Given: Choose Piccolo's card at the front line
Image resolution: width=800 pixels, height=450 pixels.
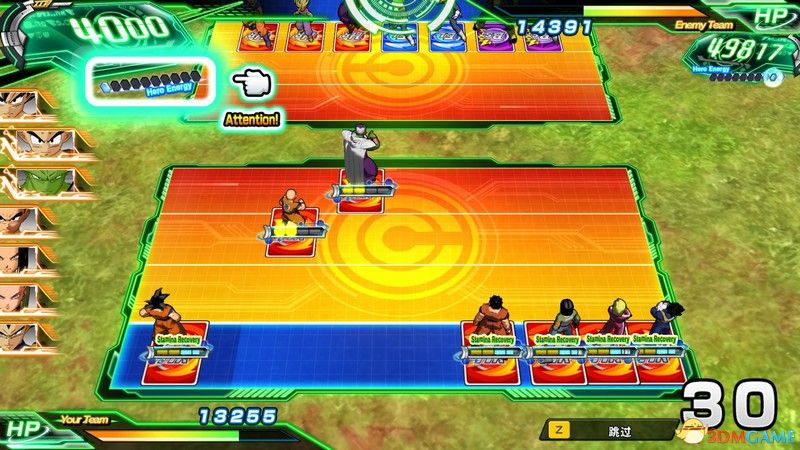Looking at the screenshot, I should (360, 190).
